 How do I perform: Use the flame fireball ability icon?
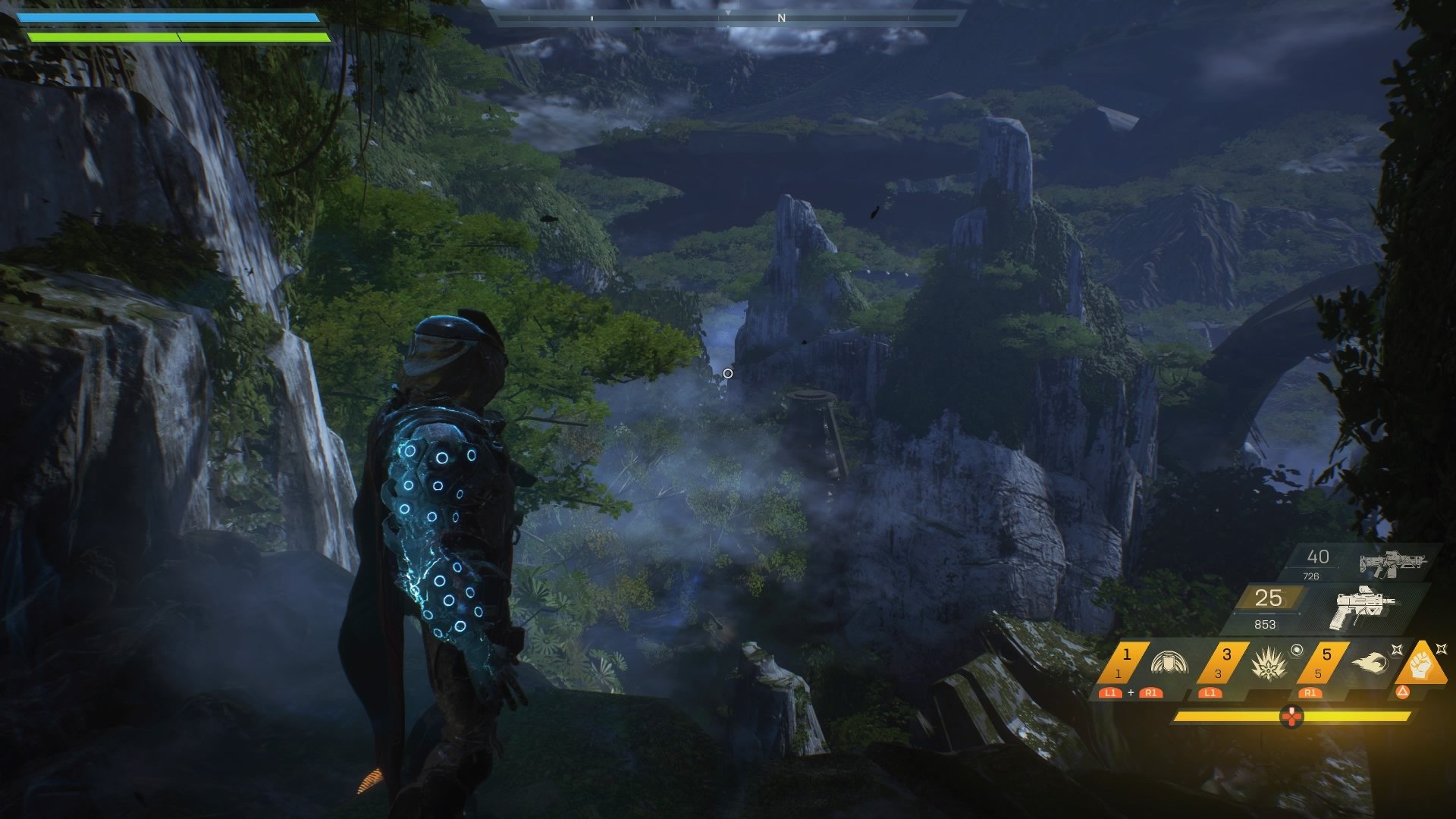(1369, 664)
